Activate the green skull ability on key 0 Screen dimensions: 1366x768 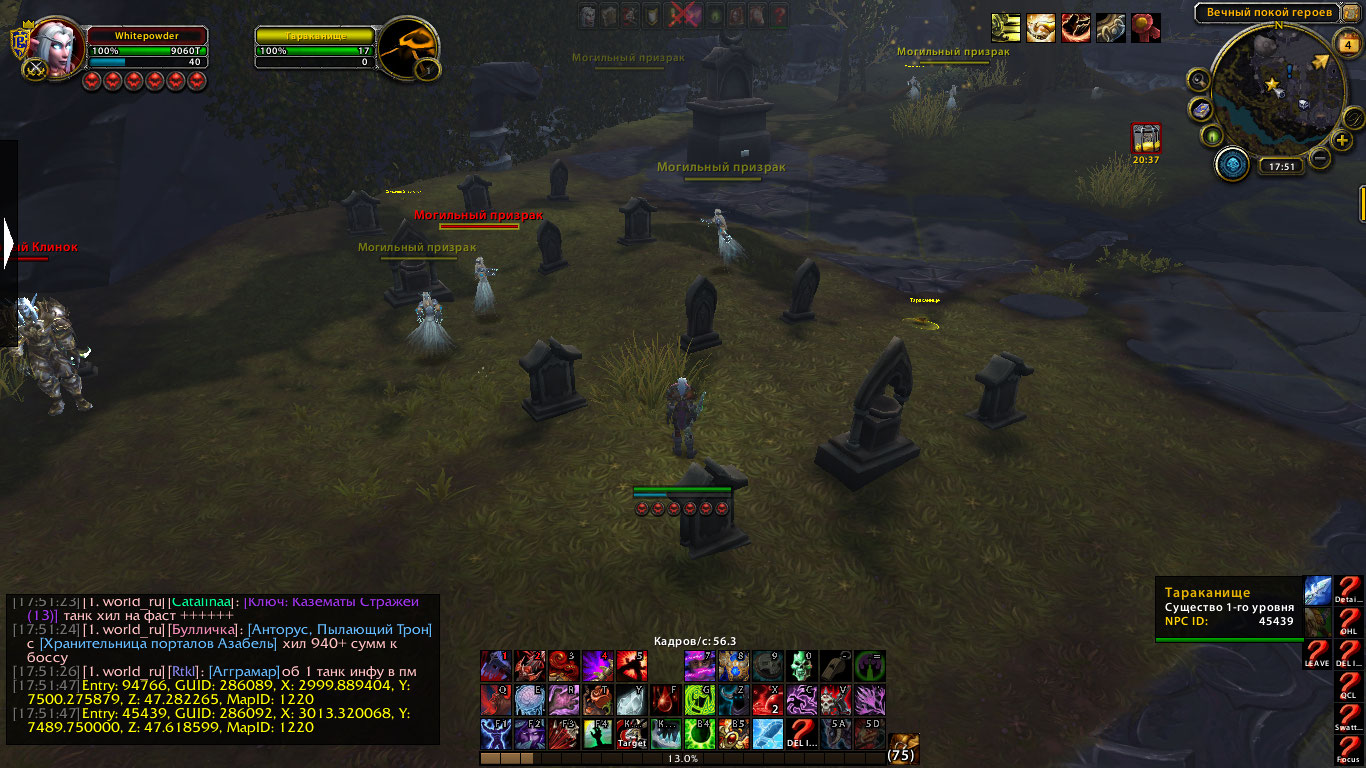(802, 666)
